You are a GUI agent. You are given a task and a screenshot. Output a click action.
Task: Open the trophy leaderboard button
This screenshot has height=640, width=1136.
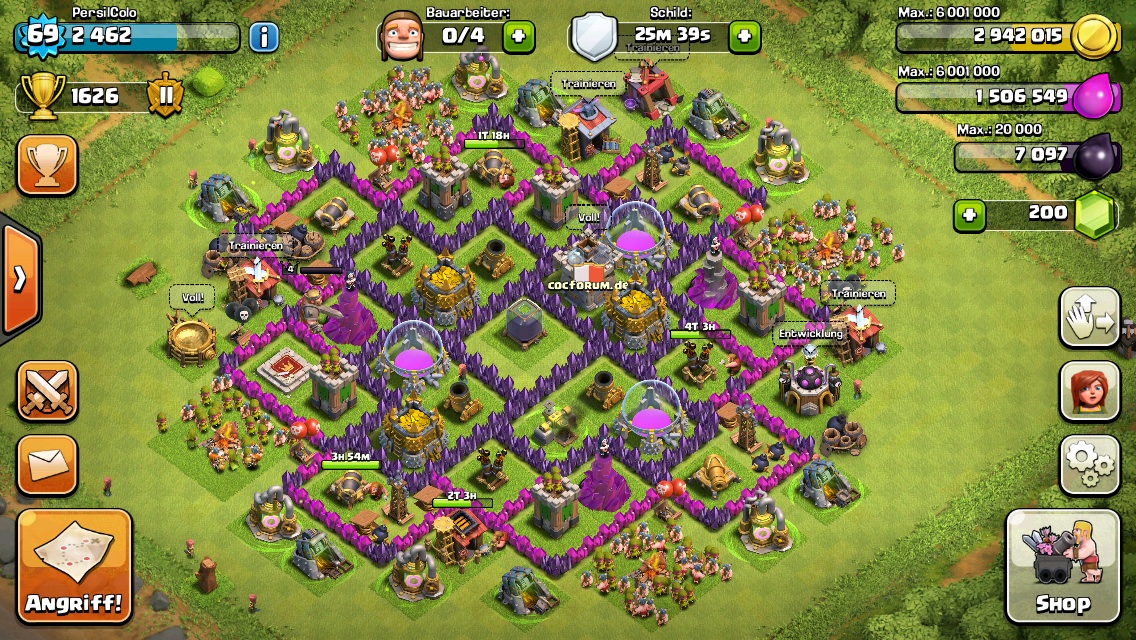(x=47, y=165)
